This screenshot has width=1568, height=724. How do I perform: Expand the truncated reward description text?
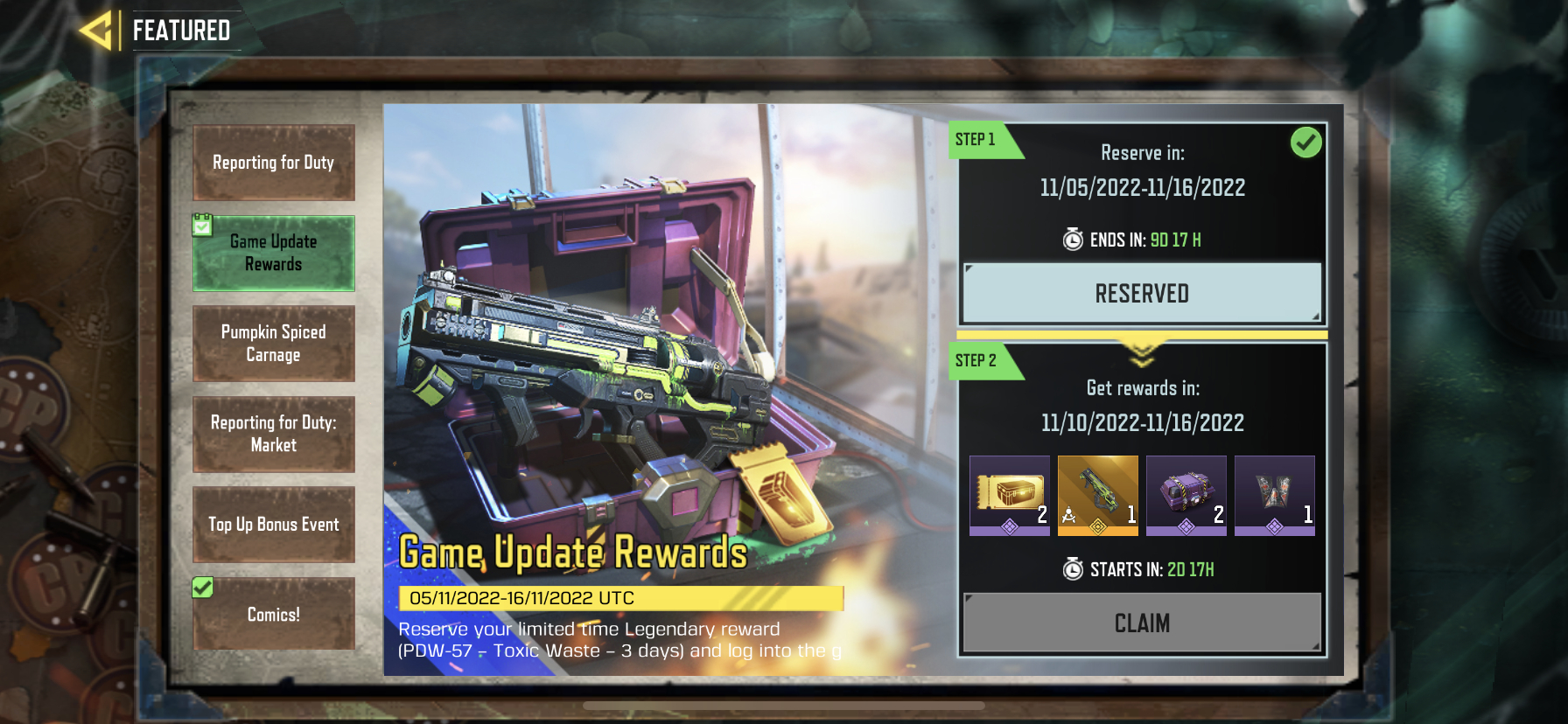click(x=619, y=640)
